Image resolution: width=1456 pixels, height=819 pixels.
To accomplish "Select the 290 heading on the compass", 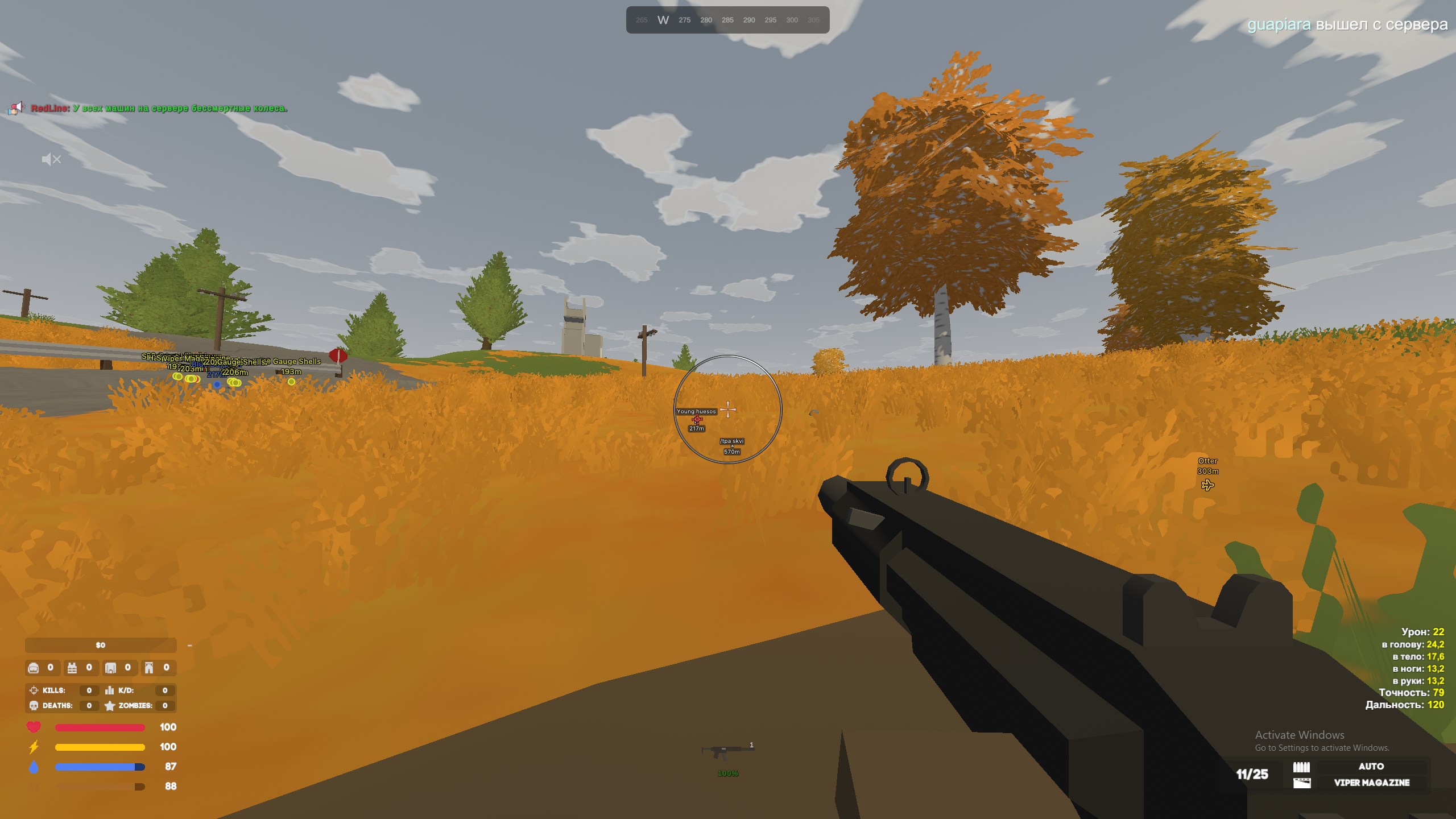I will point(749,20).
